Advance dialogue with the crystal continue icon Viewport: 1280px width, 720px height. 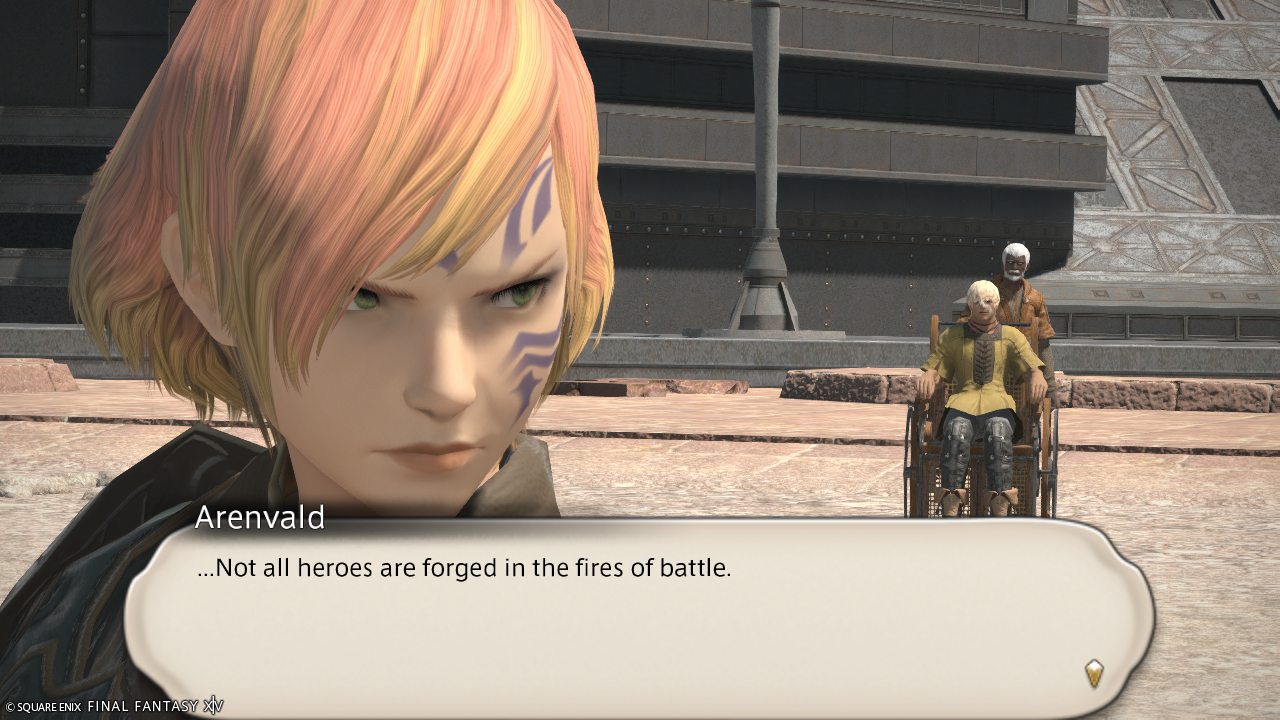[x=1094, y=673]
